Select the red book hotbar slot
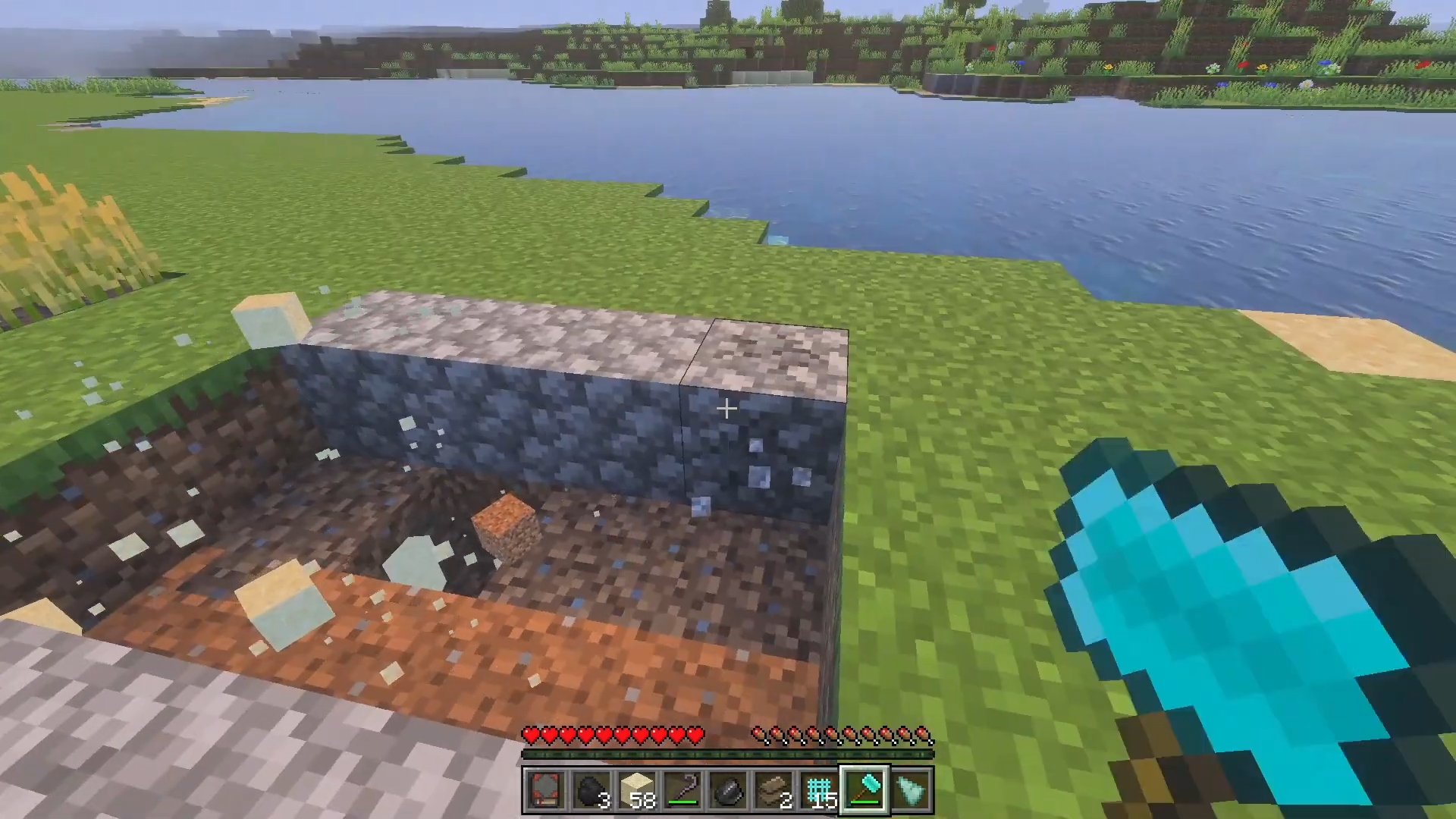This screenshot has width=1456, height=819. coord(545,791)
